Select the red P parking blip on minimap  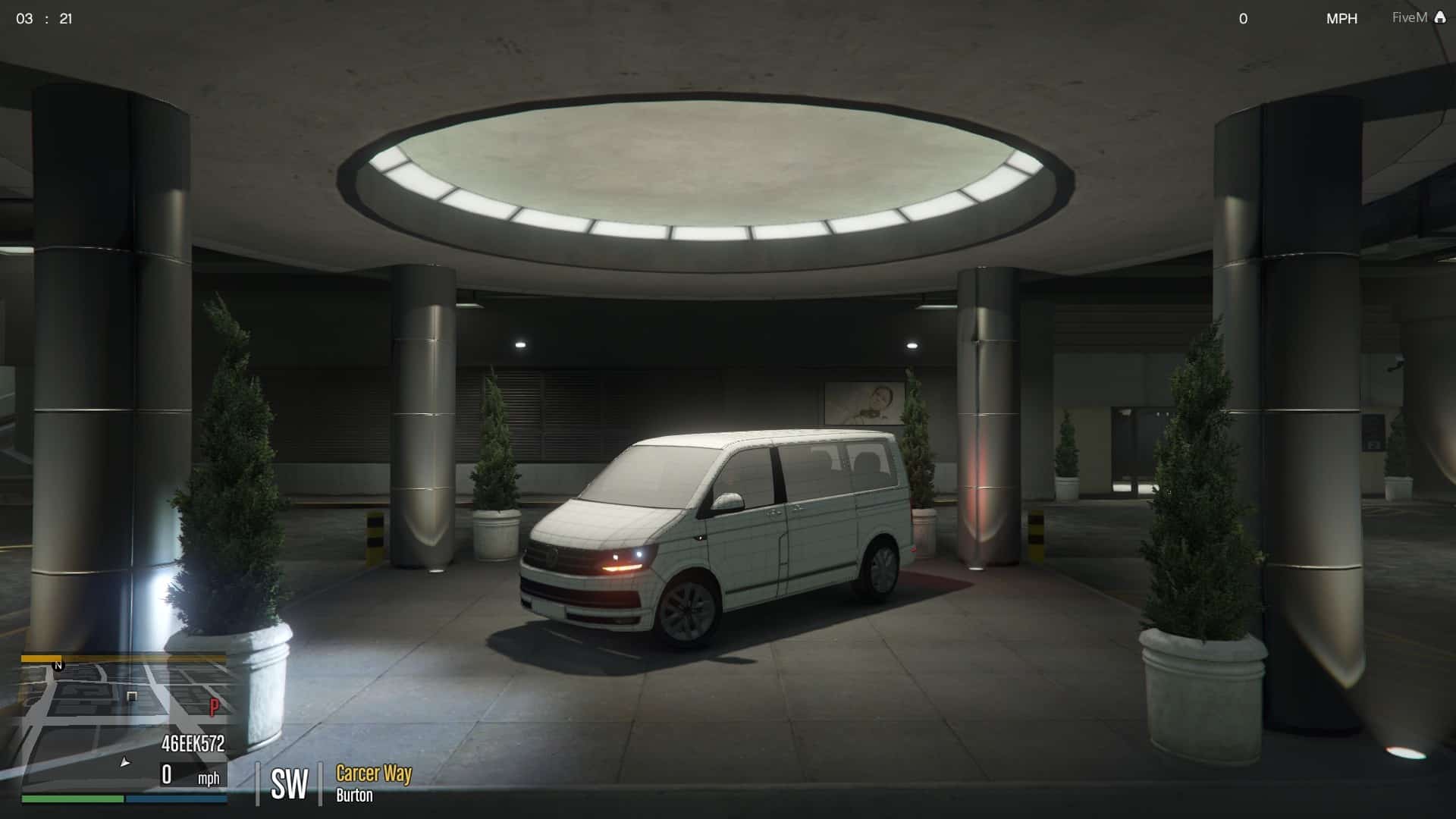pos(214,708)
